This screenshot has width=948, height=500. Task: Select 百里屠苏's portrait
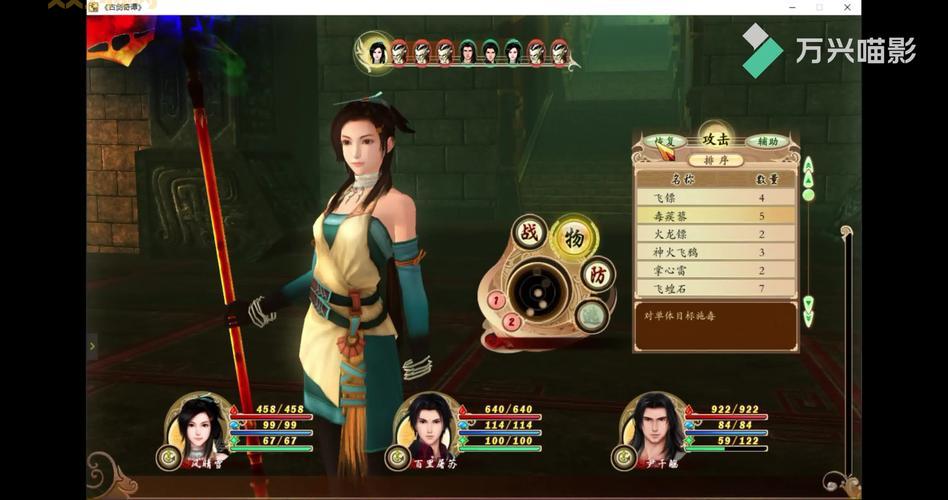426,427
